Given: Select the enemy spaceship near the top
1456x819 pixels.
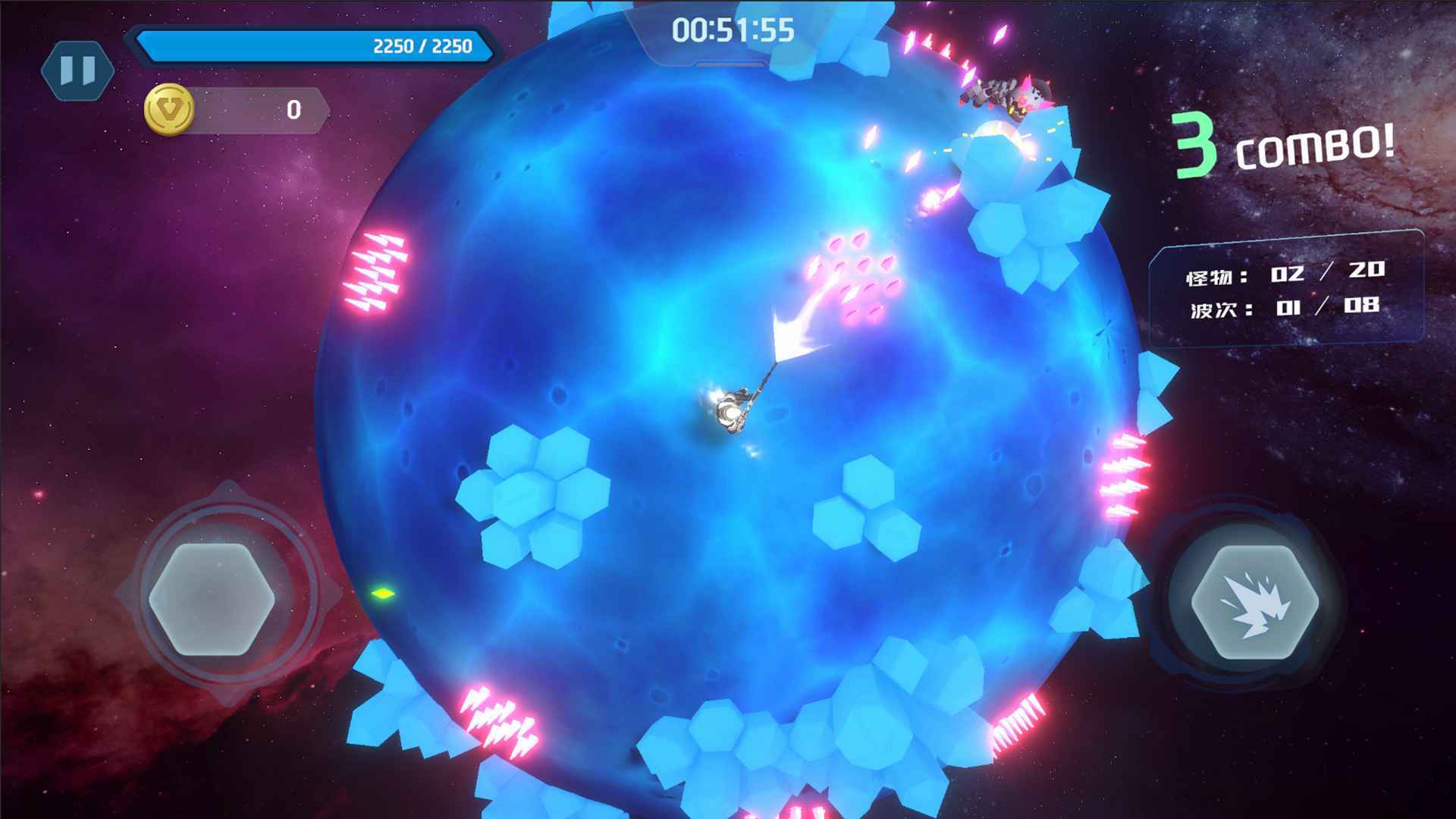Looking at the screenshot, I should pyautogui.click(x=1001, y=91).
